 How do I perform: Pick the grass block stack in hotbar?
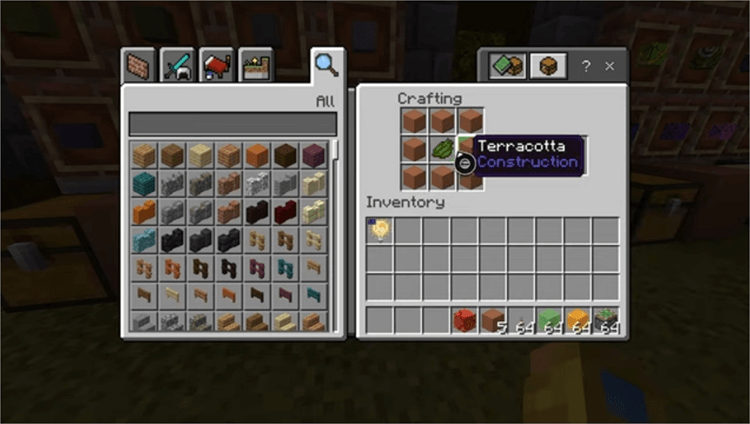[x=606, y=321]
